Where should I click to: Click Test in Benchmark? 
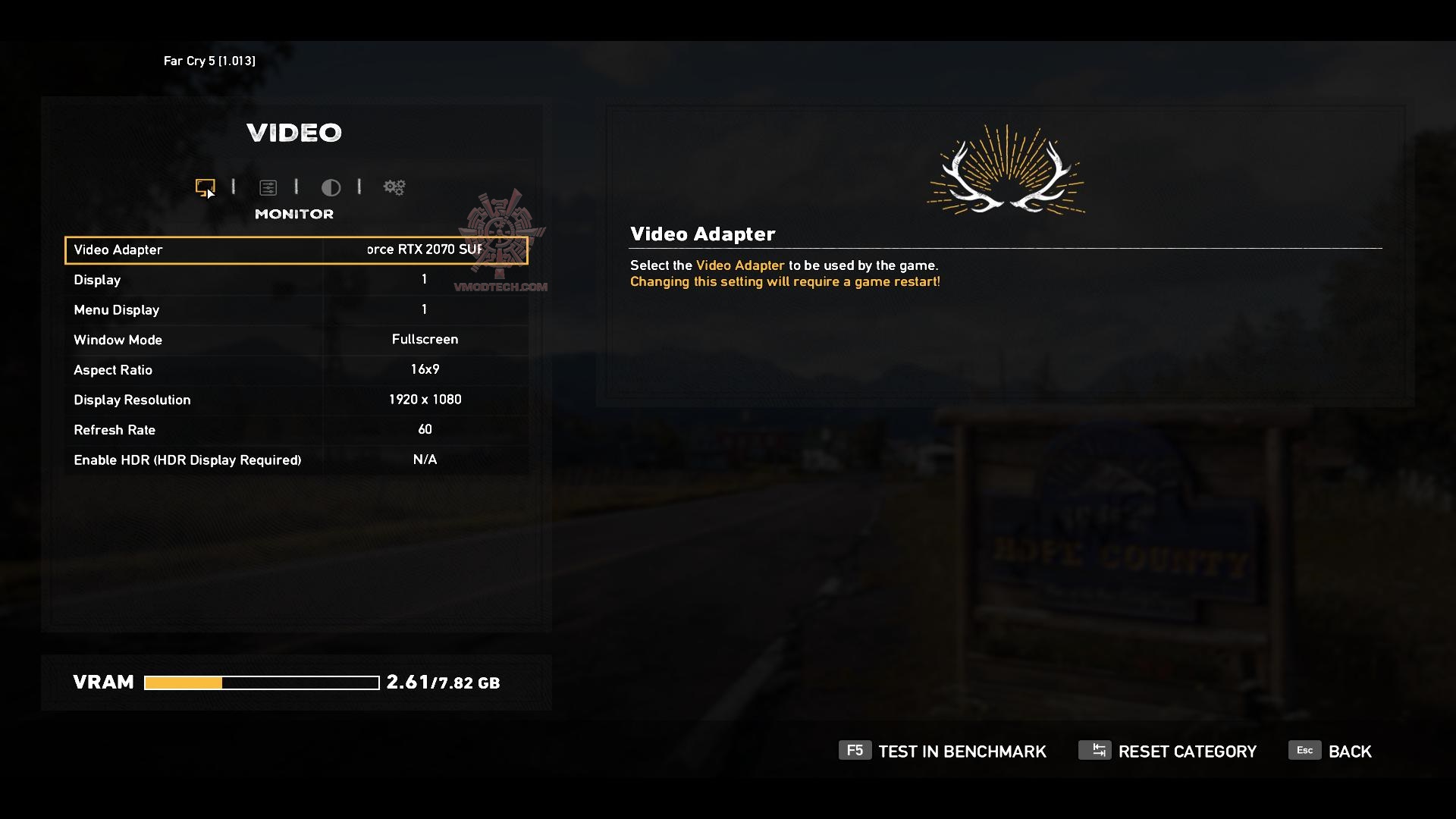(943, 752)
